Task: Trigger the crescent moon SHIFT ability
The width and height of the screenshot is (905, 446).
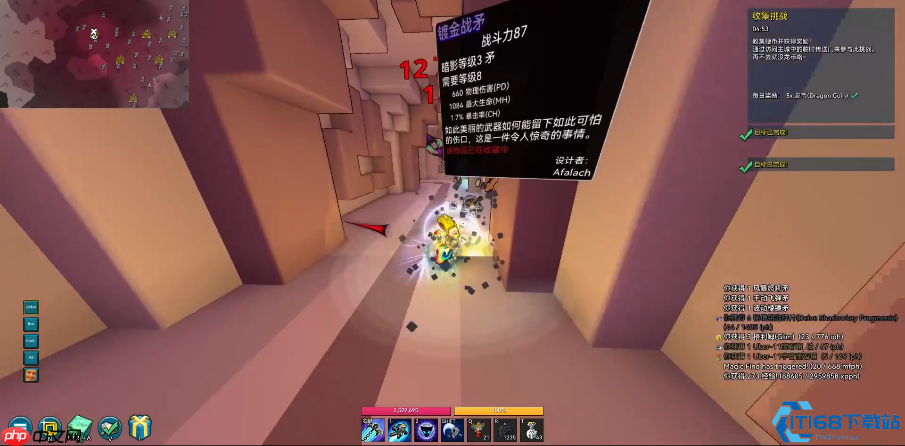Action: coord(450,428)
